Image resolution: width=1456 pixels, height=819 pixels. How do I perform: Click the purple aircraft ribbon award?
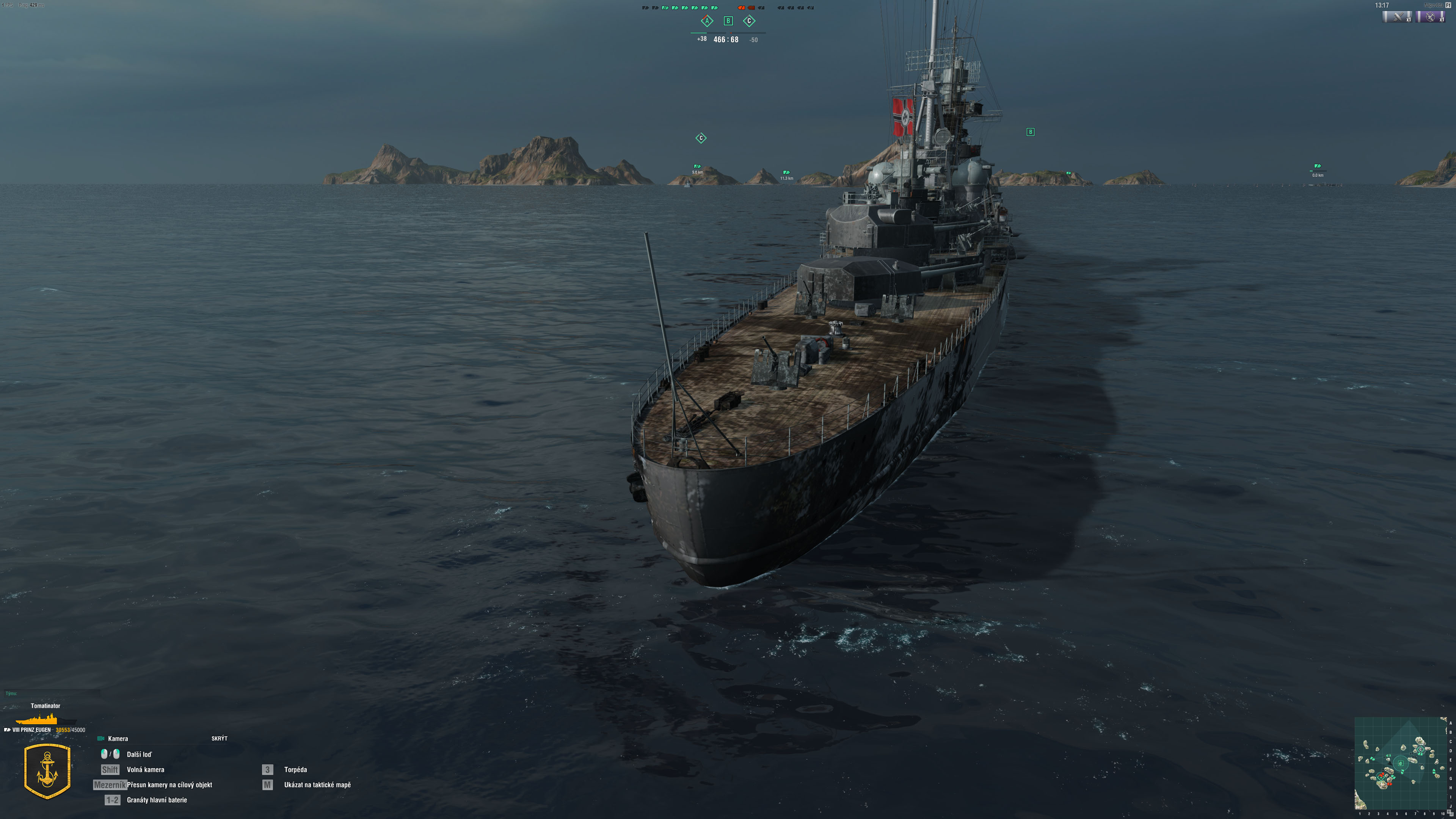[x=1430, y=17]
